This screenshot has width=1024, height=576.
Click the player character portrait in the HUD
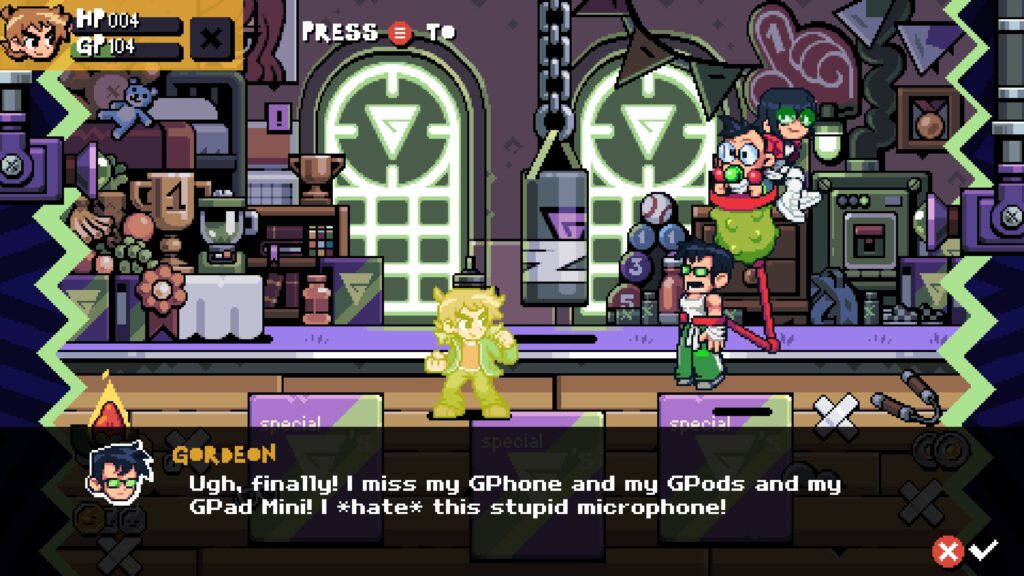point(32,32)
